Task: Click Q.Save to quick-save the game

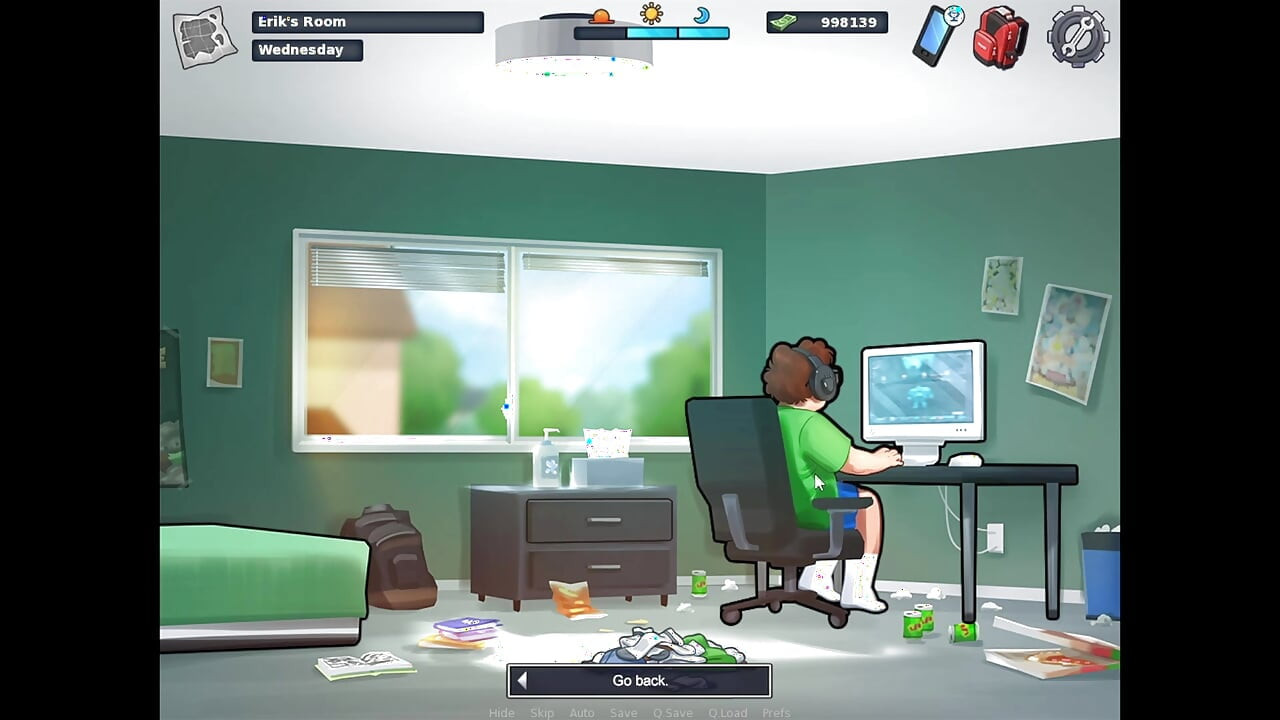Action: (673, 713)
